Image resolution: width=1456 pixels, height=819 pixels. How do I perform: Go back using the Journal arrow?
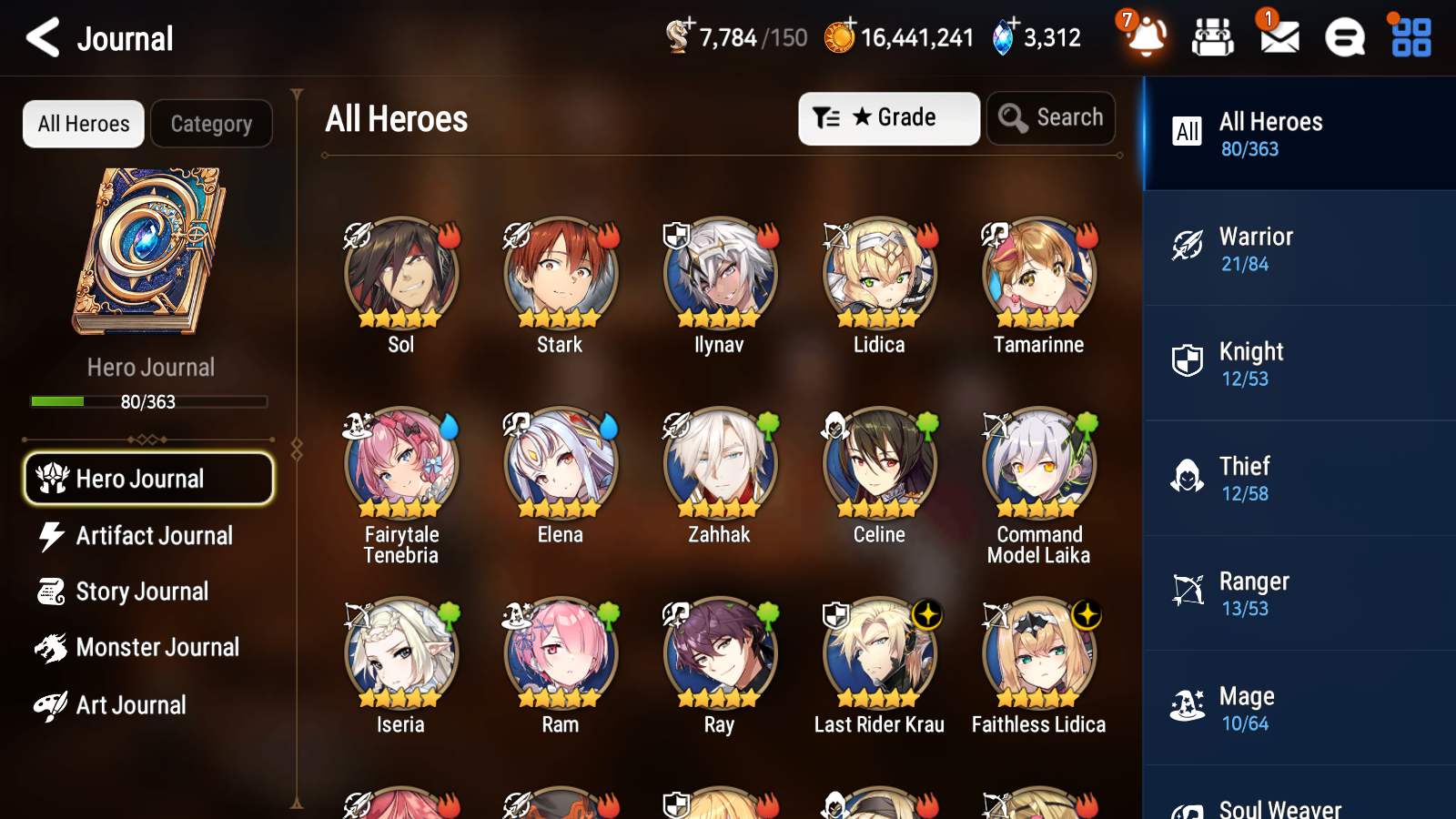tap(40, 37)
